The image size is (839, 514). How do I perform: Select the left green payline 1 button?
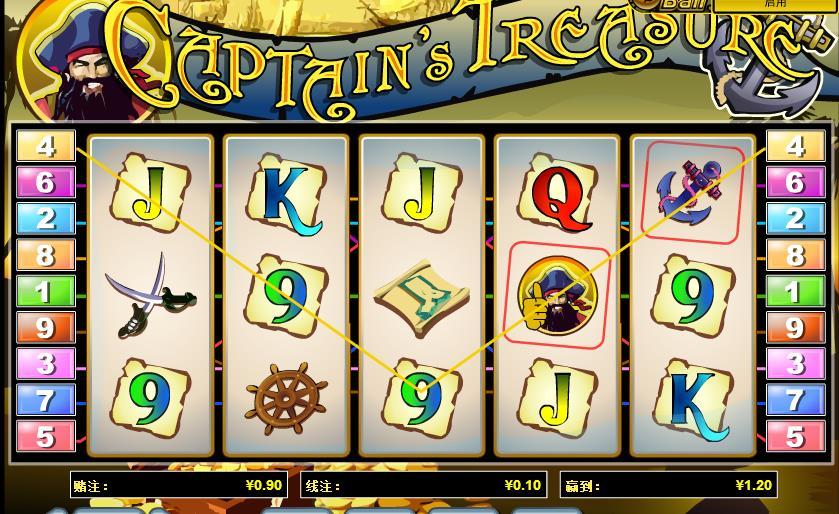[45, 291]
